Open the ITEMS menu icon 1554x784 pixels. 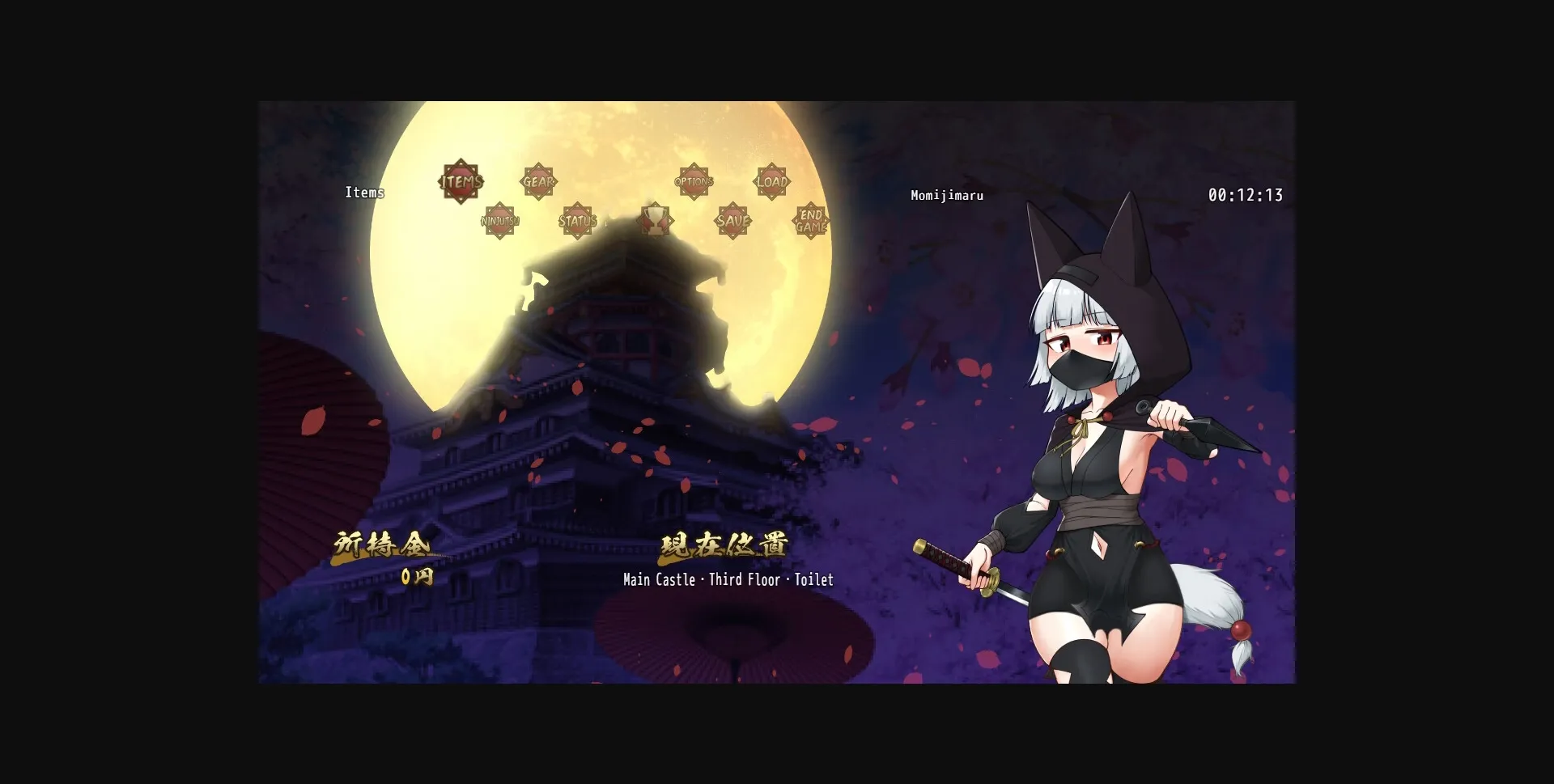click(x=460, y=182)
